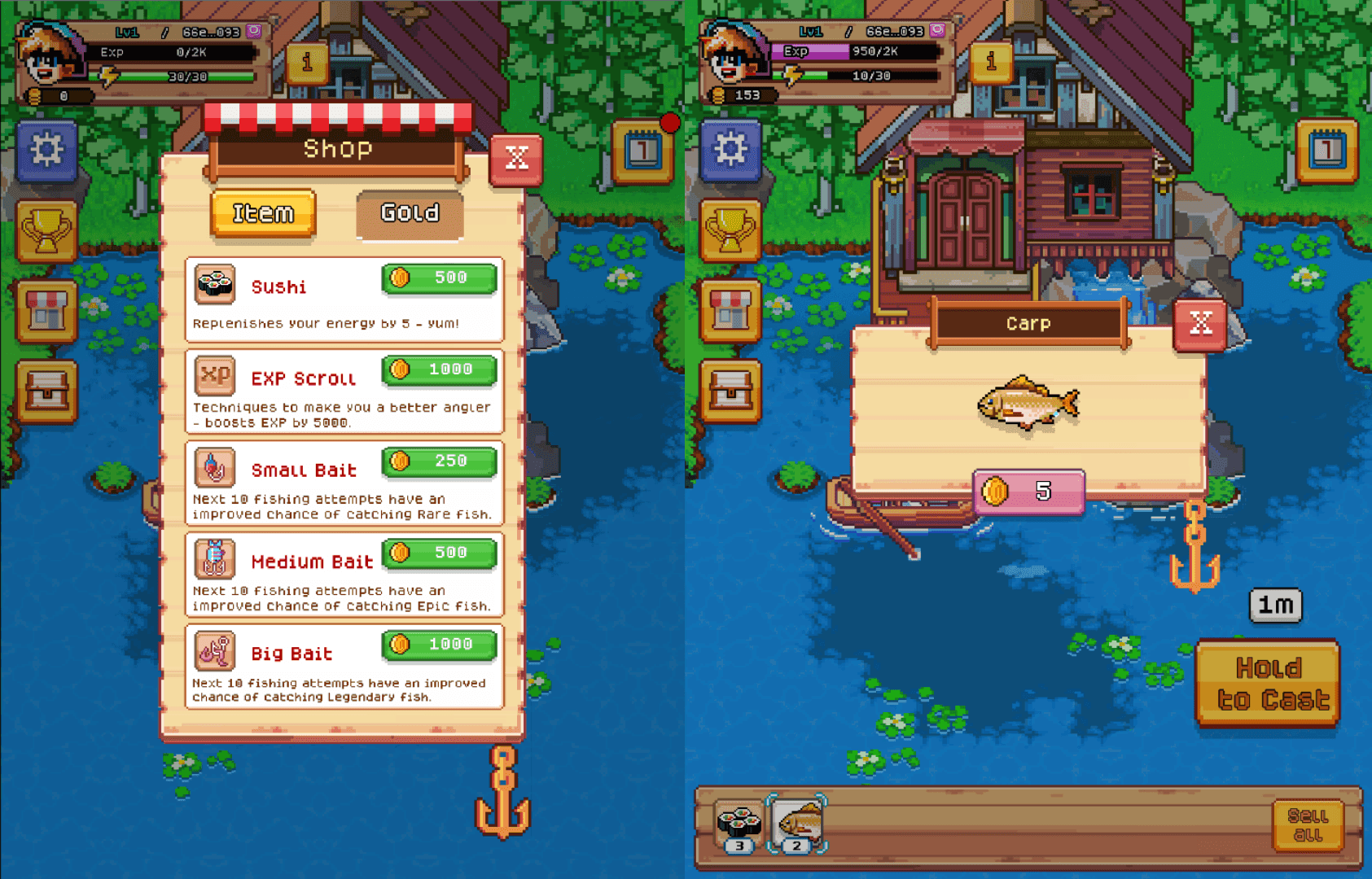The image size is (1372, 879).
Task: Buy Big Bait for 1000 gold
Action: (440, 644)
